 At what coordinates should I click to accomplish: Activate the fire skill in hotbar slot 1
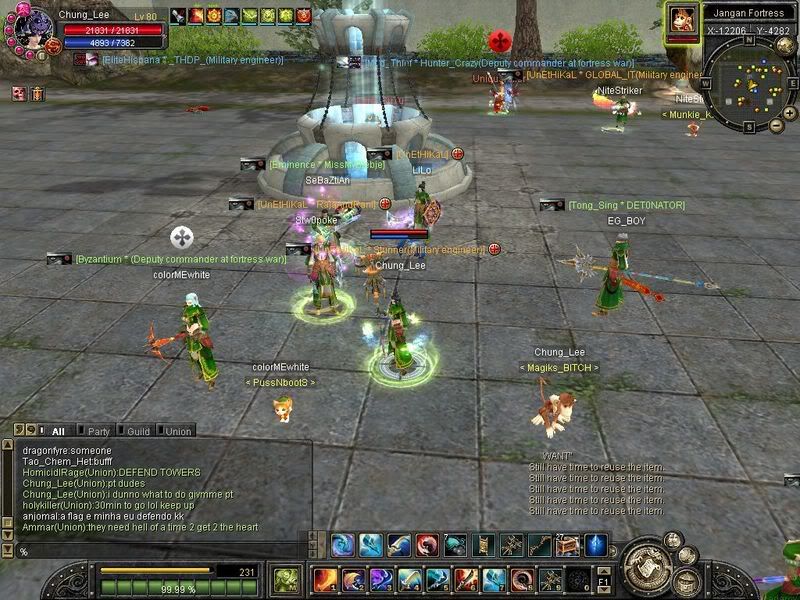[x=326, y=579]
